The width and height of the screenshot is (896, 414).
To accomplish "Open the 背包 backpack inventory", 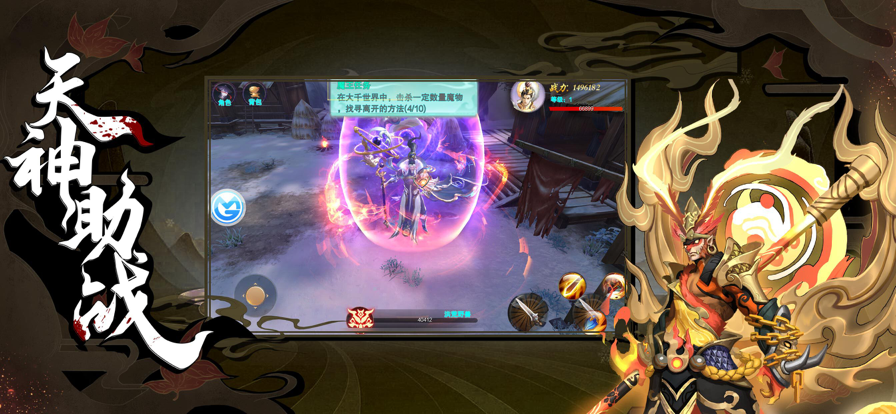I will (254, 95).
